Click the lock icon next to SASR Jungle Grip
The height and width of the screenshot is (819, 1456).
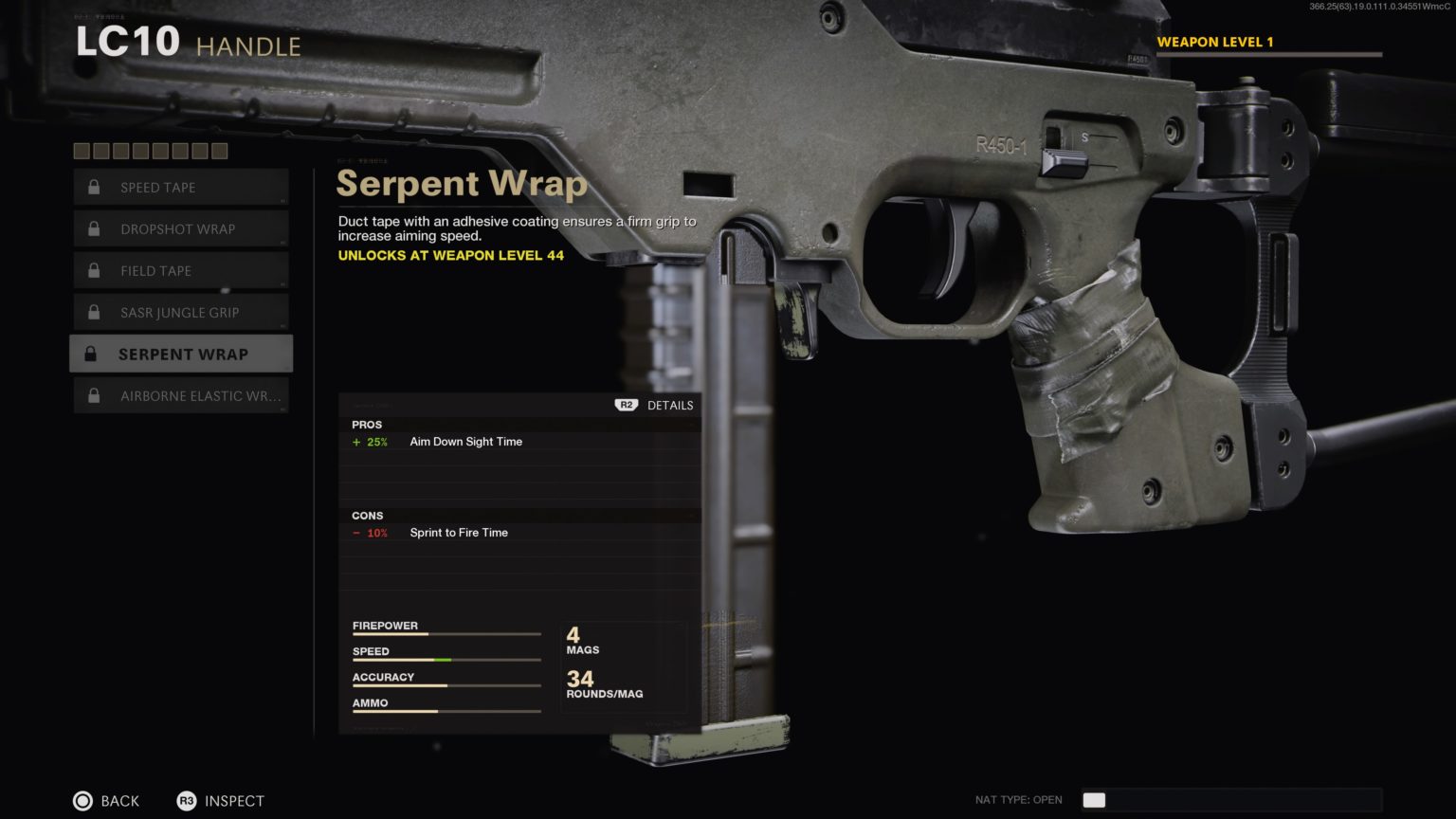coord(93,312)
